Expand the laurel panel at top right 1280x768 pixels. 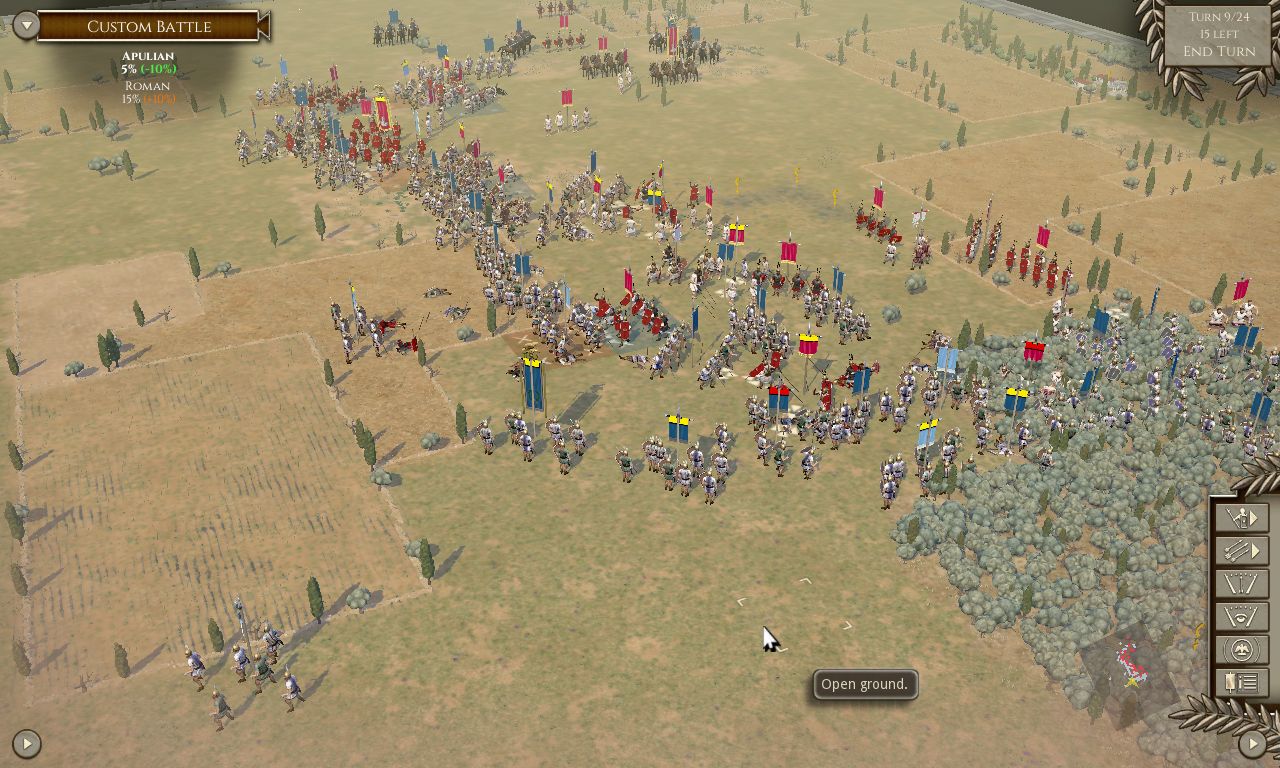[x=1217, y=35]
